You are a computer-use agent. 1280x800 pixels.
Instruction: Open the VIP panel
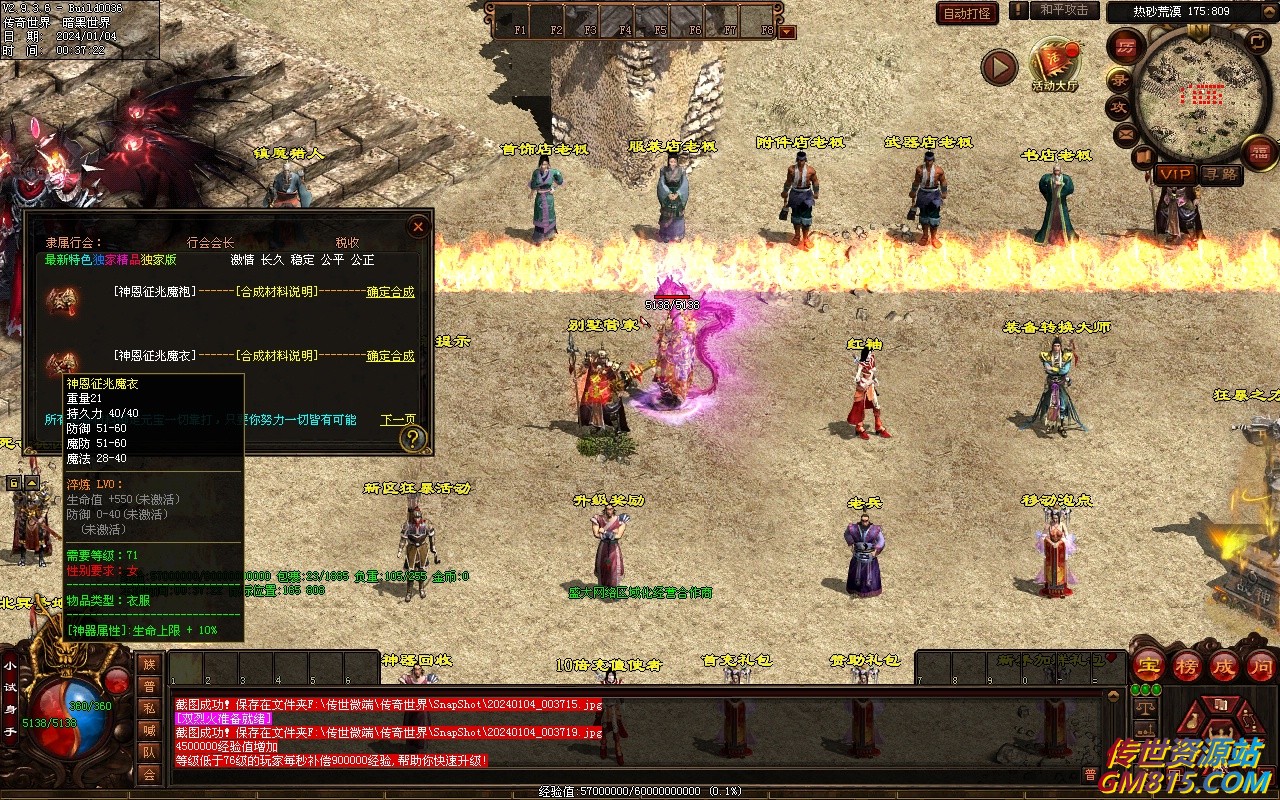1175,174
